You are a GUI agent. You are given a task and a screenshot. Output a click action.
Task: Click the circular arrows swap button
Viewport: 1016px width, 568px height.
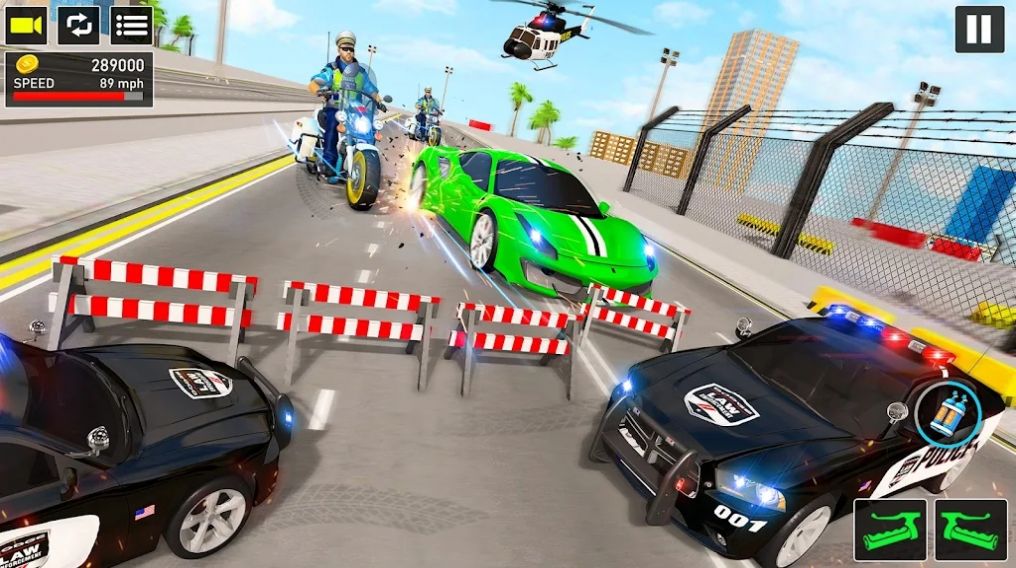click(x=78, y=25)
